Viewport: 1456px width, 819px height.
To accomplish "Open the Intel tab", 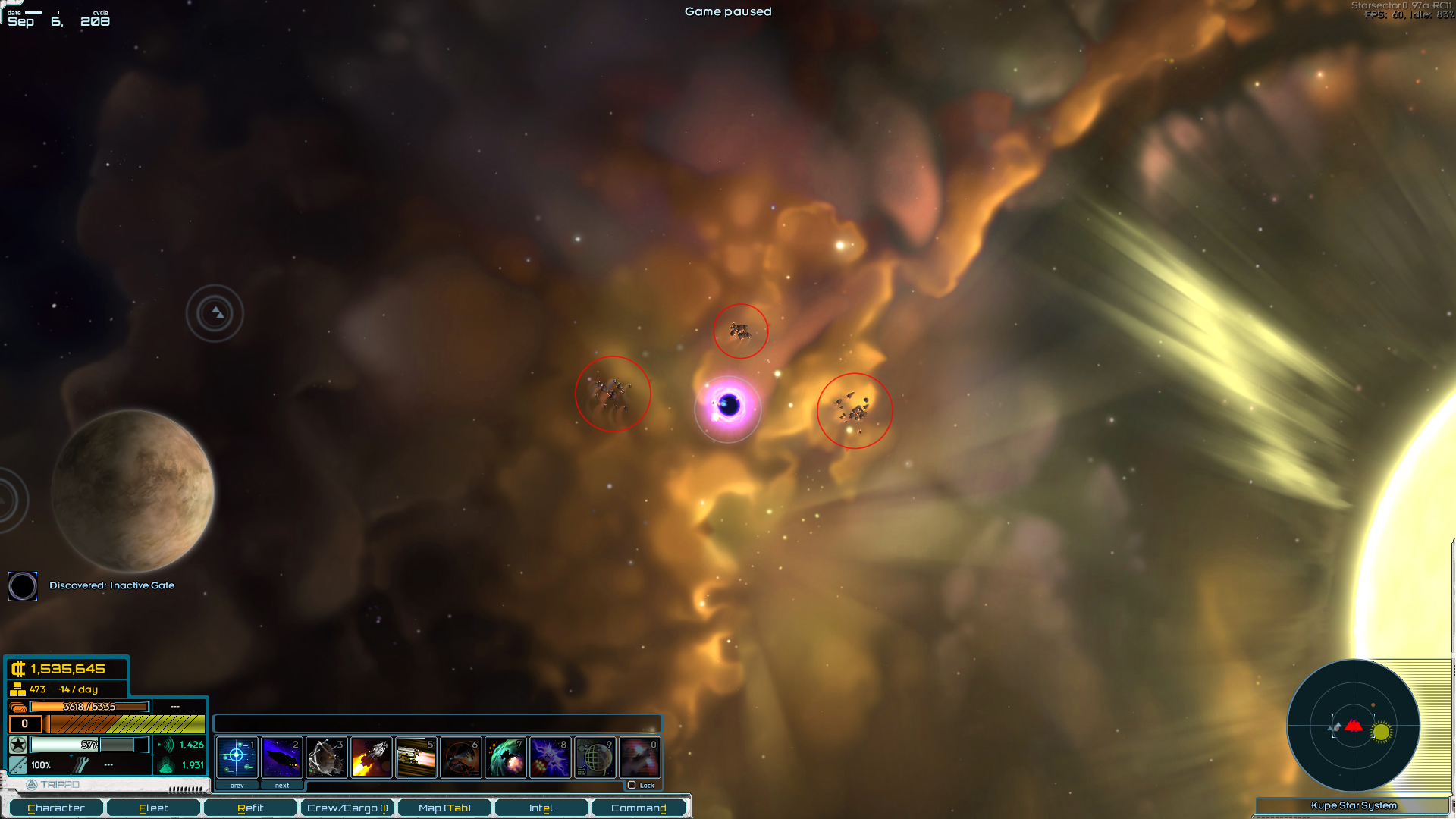I will pyautogui.click(x=541, y=808).
